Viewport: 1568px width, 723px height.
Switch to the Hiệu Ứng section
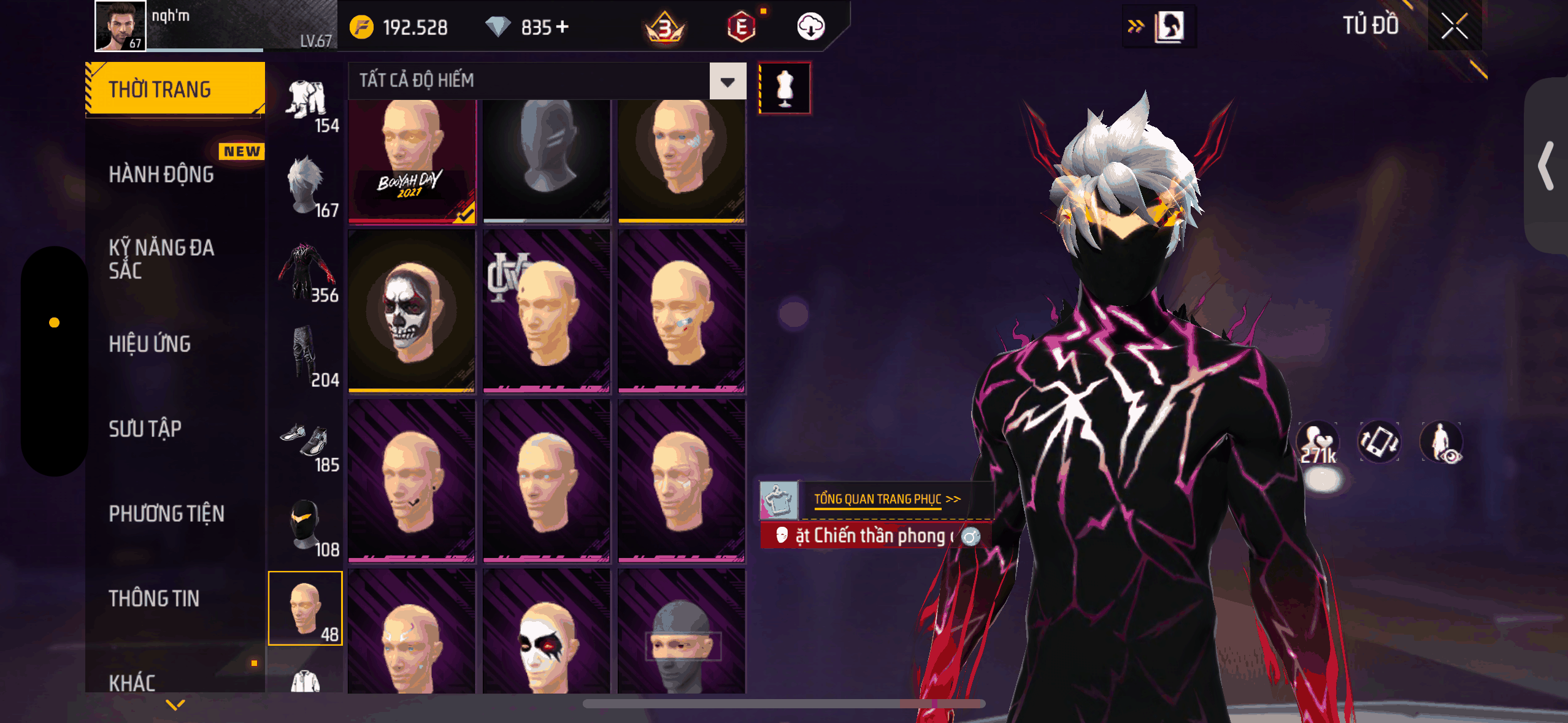(150, 344)
